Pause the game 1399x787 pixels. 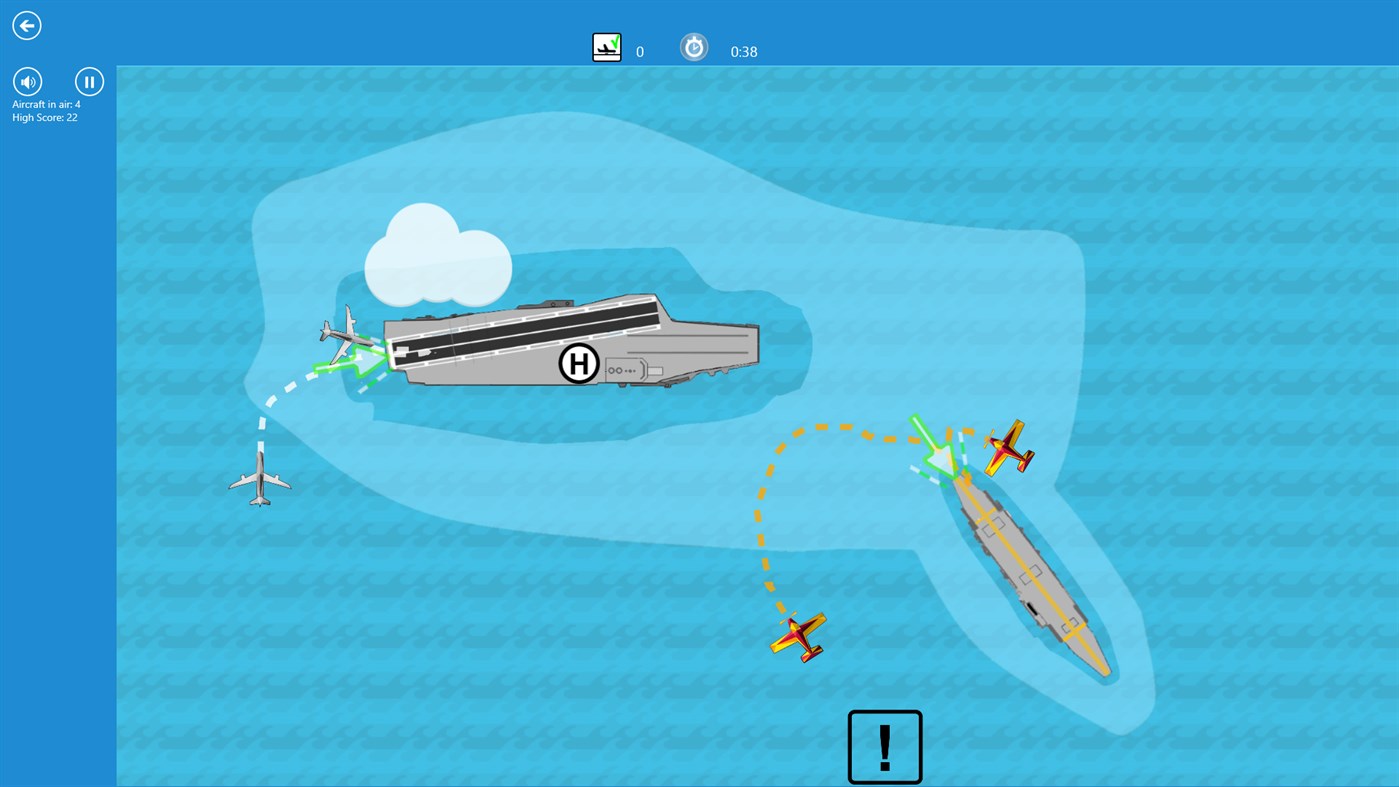(89, 81)
